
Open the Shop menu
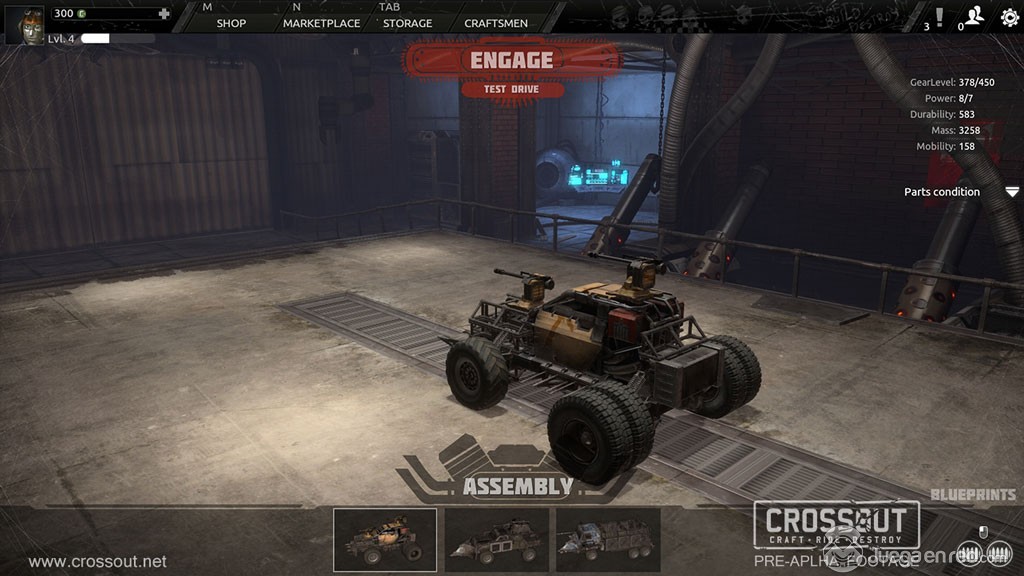point(231,23)
